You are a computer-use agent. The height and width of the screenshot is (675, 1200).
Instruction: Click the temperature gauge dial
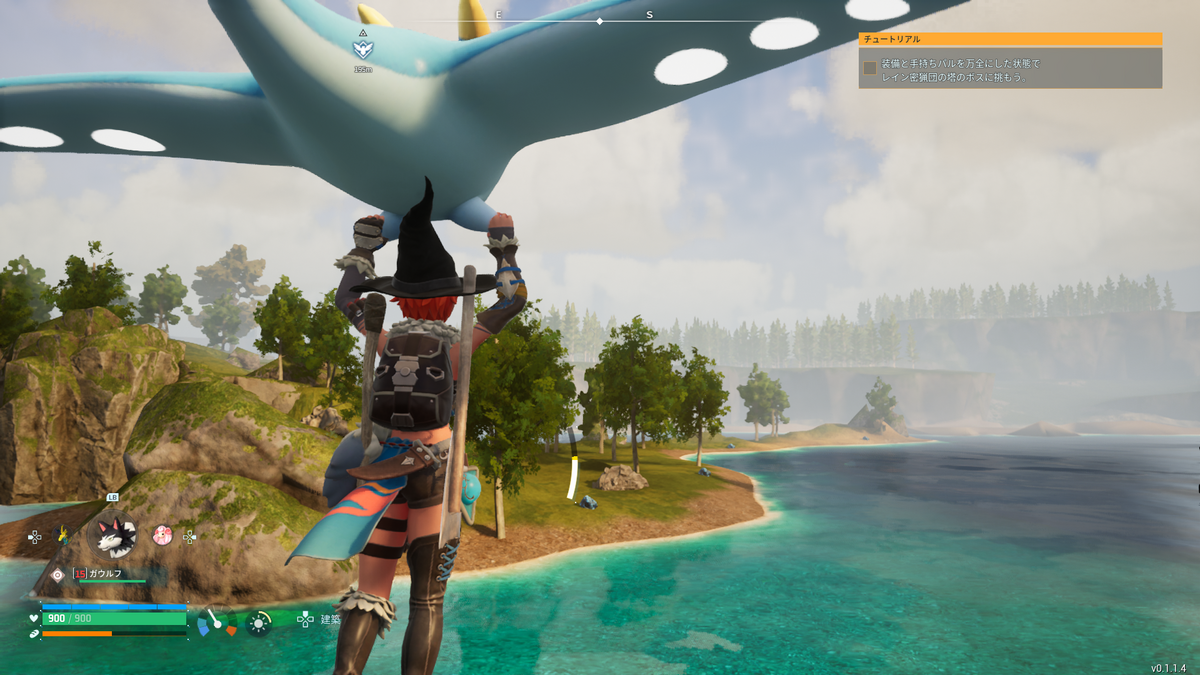[216, 623]
